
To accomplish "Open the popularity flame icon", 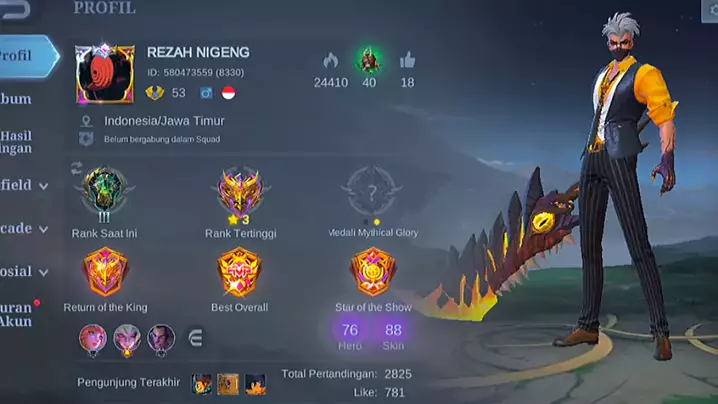I will pyautogui.click(x=331, y=61).
